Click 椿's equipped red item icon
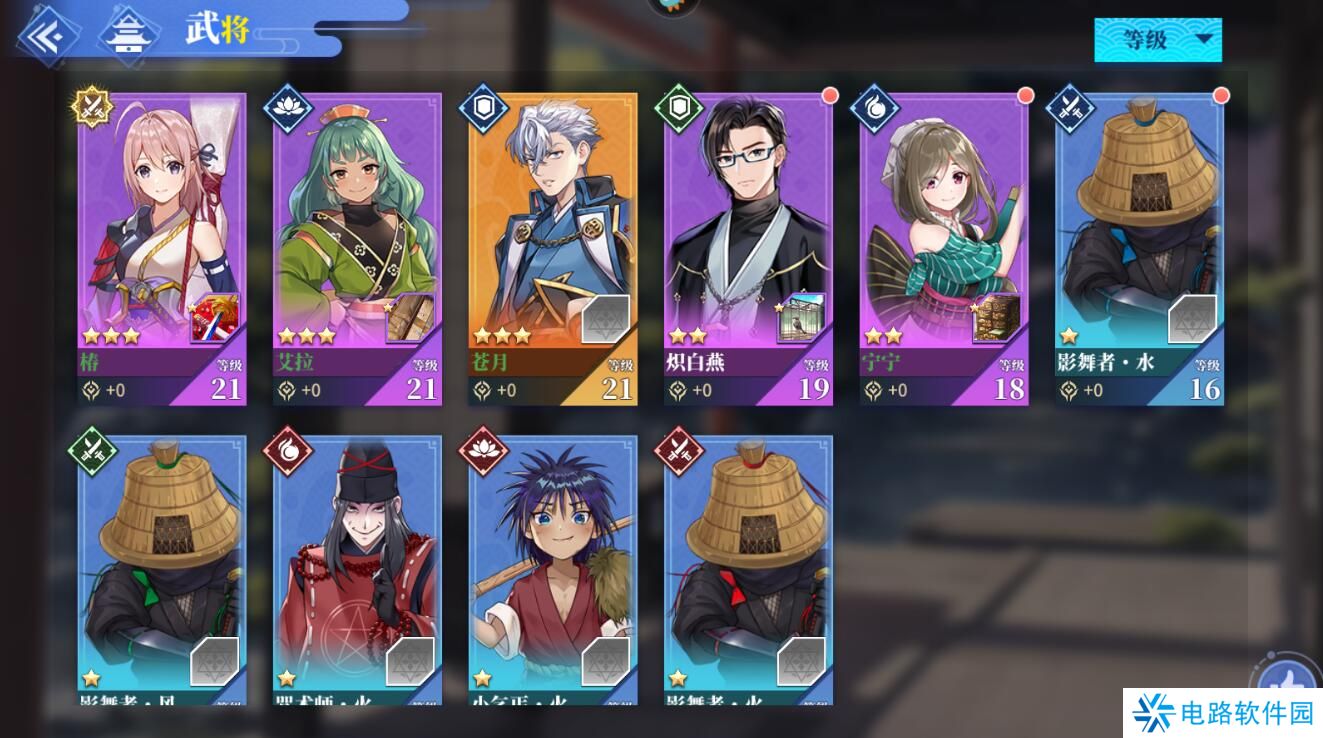1323x738 pixels. click(214, 319)
